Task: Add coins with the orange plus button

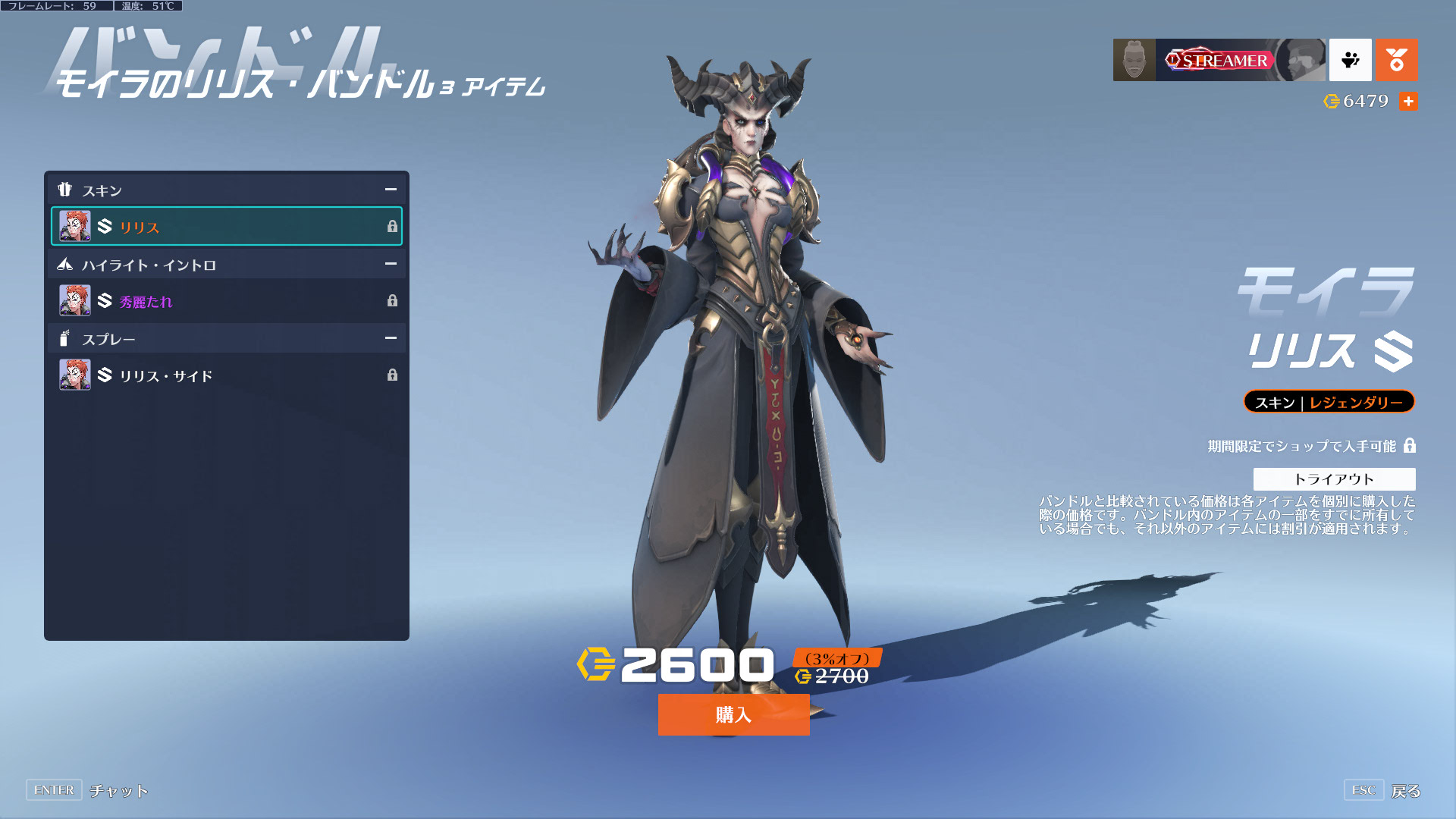Action: click(x=1408, y=101)
